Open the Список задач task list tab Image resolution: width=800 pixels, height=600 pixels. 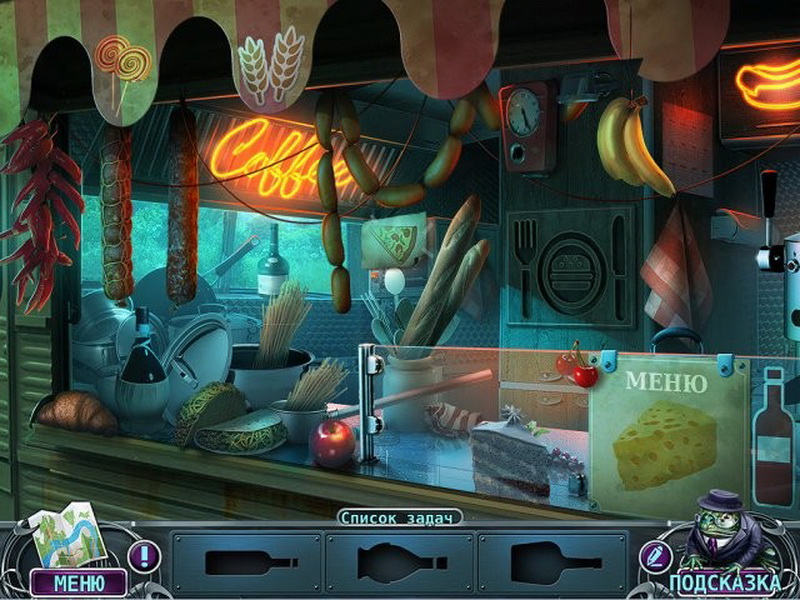400,517
